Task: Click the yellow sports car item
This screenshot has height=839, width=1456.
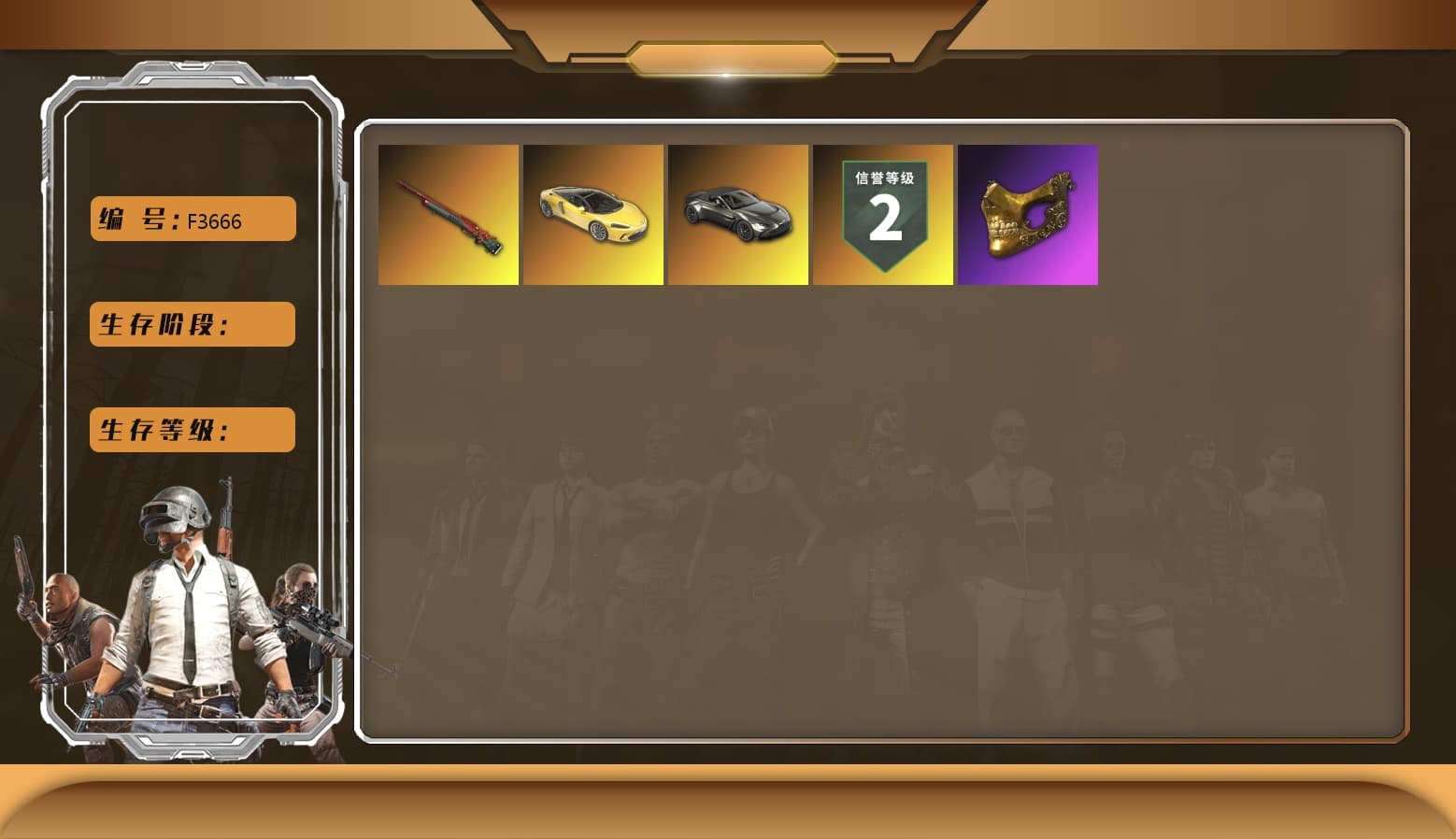Action: coord(593,214)
